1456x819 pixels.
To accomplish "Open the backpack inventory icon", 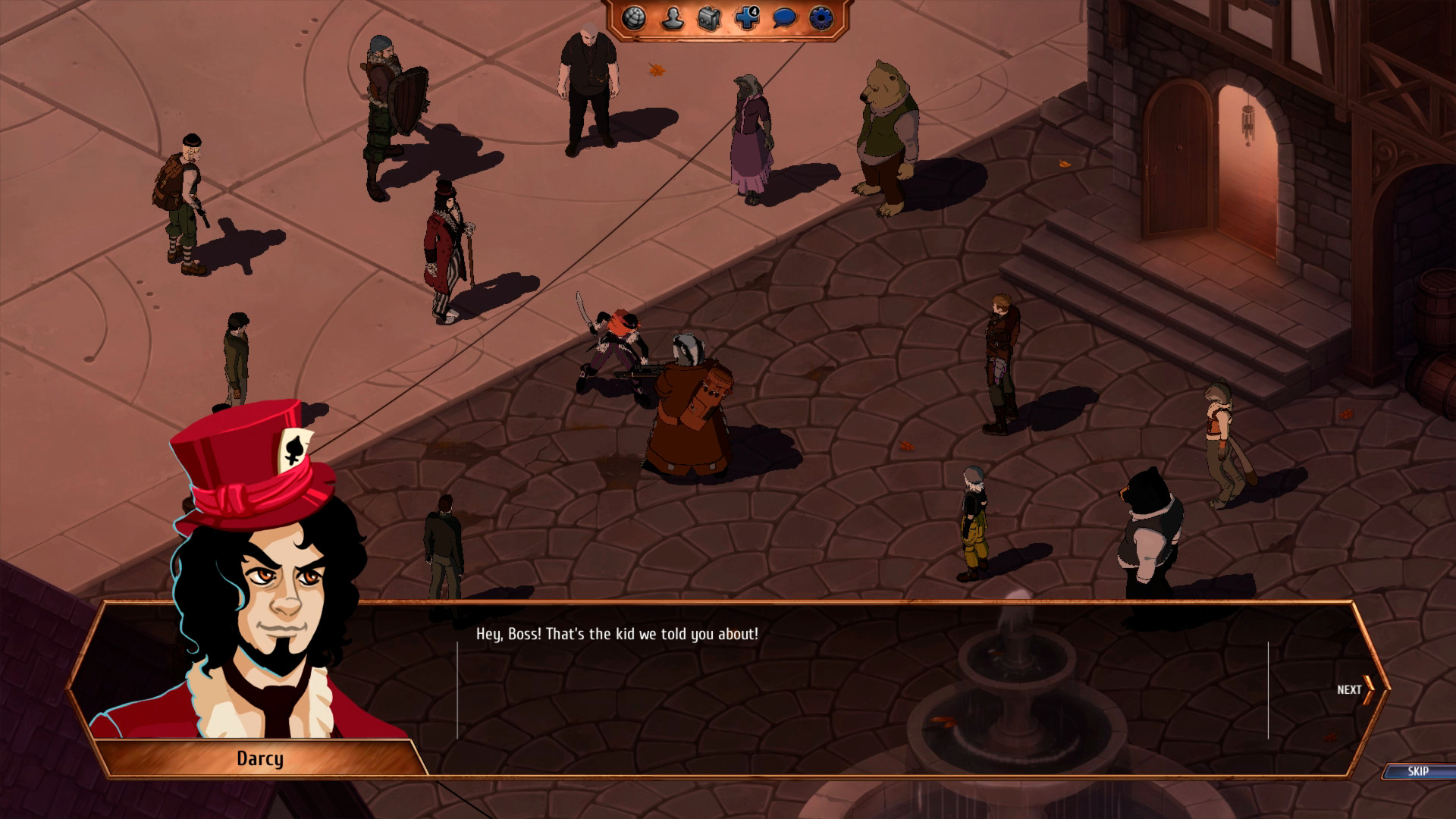I will (x=709, y=18).
